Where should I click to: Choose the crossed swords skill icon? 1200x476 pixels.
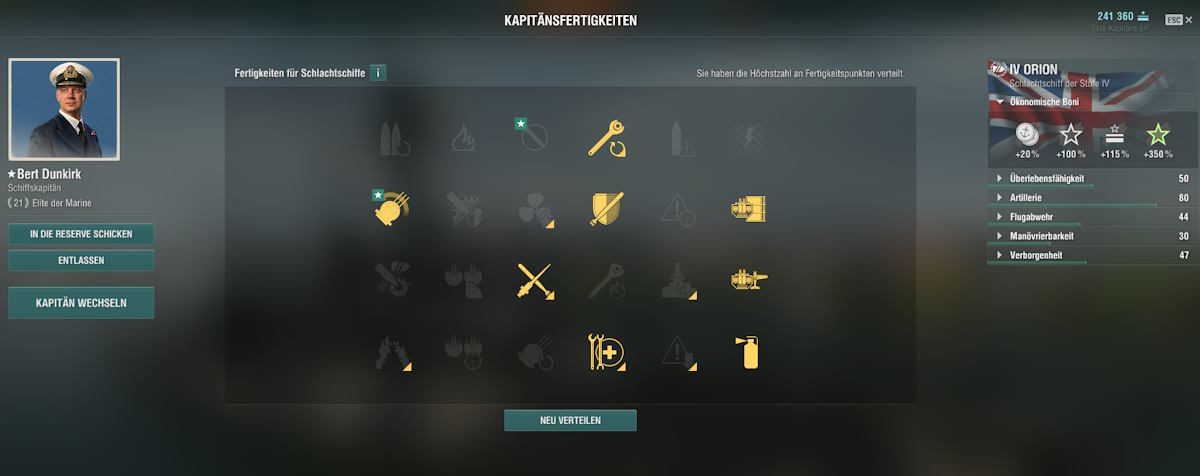pyautogui.click(x=535, y=280)
